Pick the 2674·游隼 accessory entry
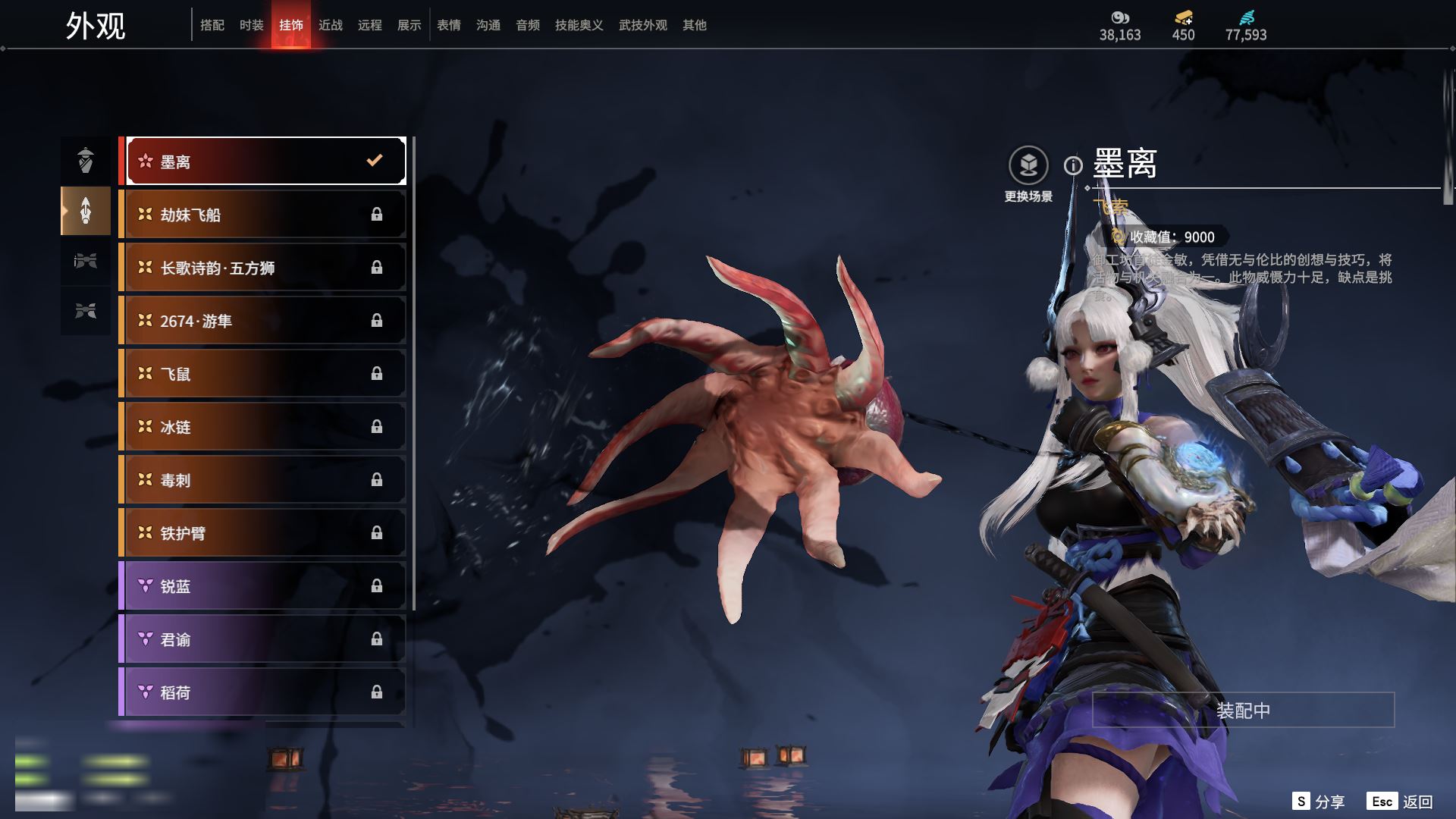The image size is (1456, 819). [265, 321]
